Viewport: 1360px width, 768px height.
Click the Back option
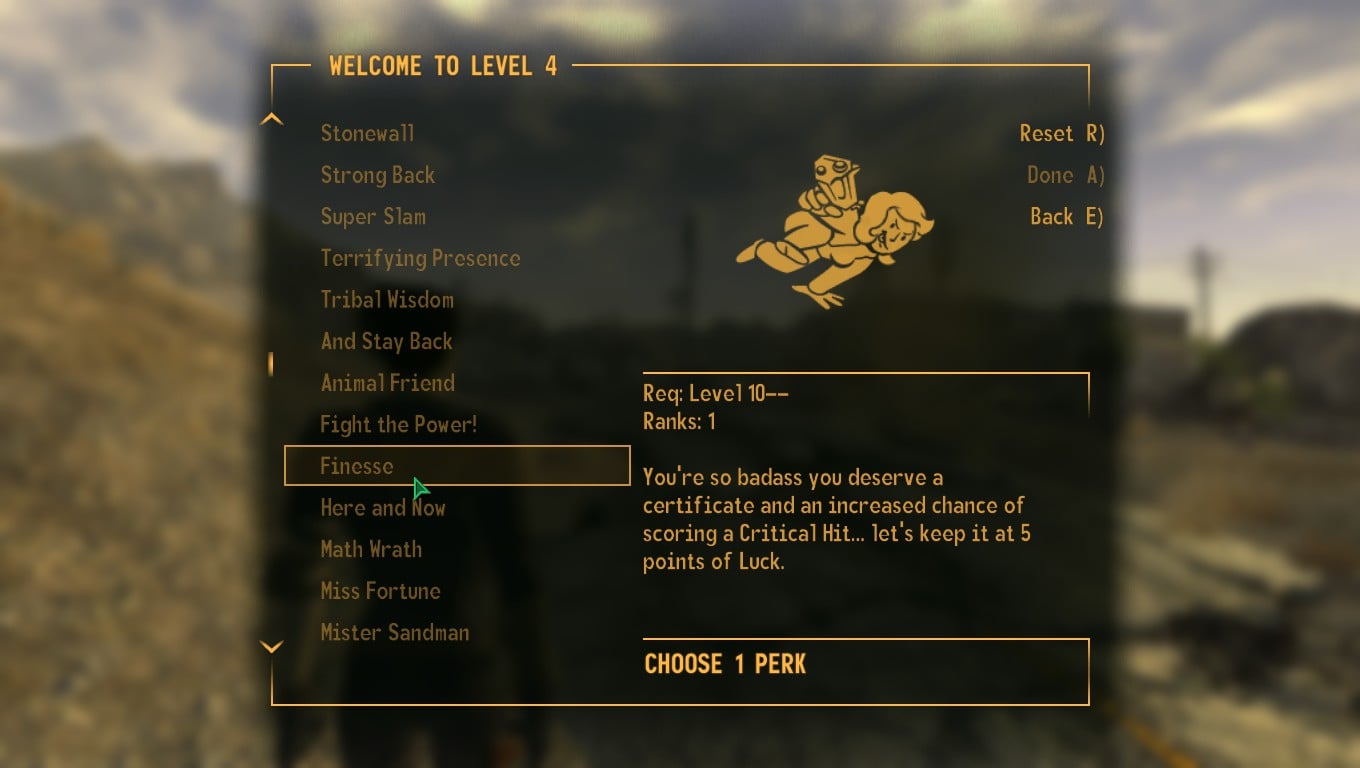pyautogui.click(x=1065, y=216)
